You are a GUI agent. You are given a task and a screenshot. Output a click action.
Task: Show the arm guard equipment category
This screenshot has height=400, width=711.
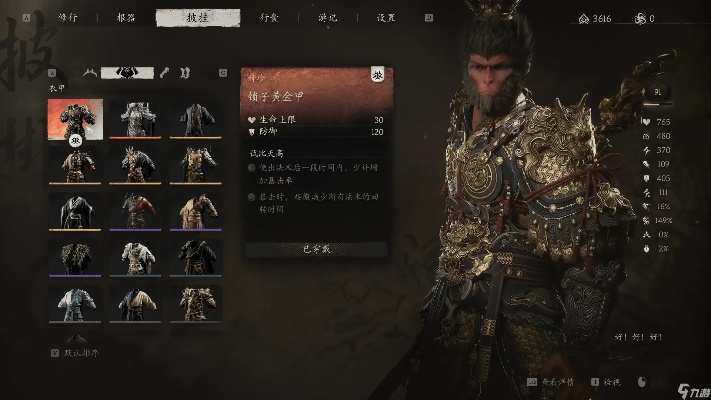pos(165,72)
